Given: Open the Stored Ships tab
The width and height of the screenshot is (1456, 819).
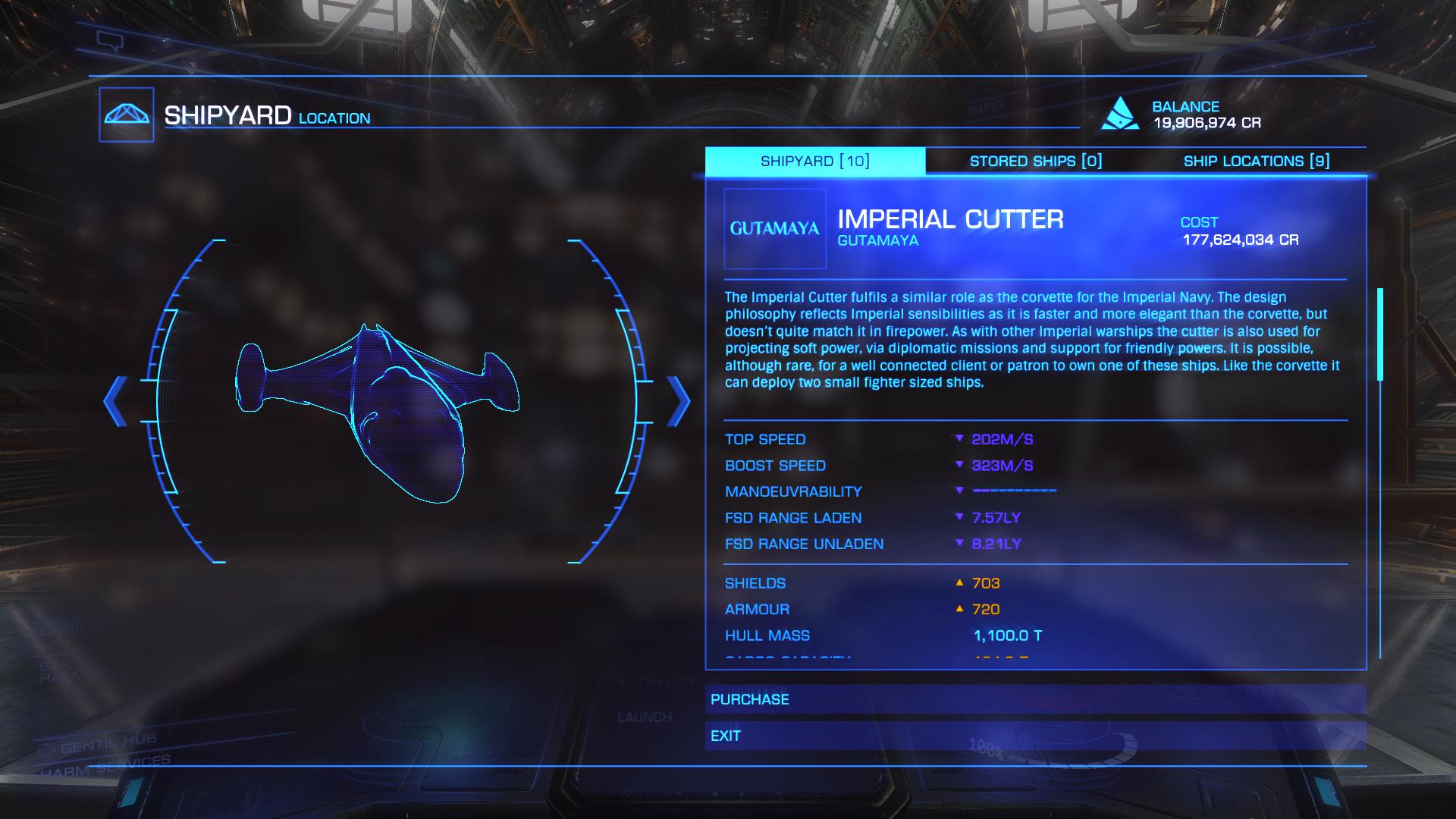Looking at the screenshot, I should [1035, 161].
